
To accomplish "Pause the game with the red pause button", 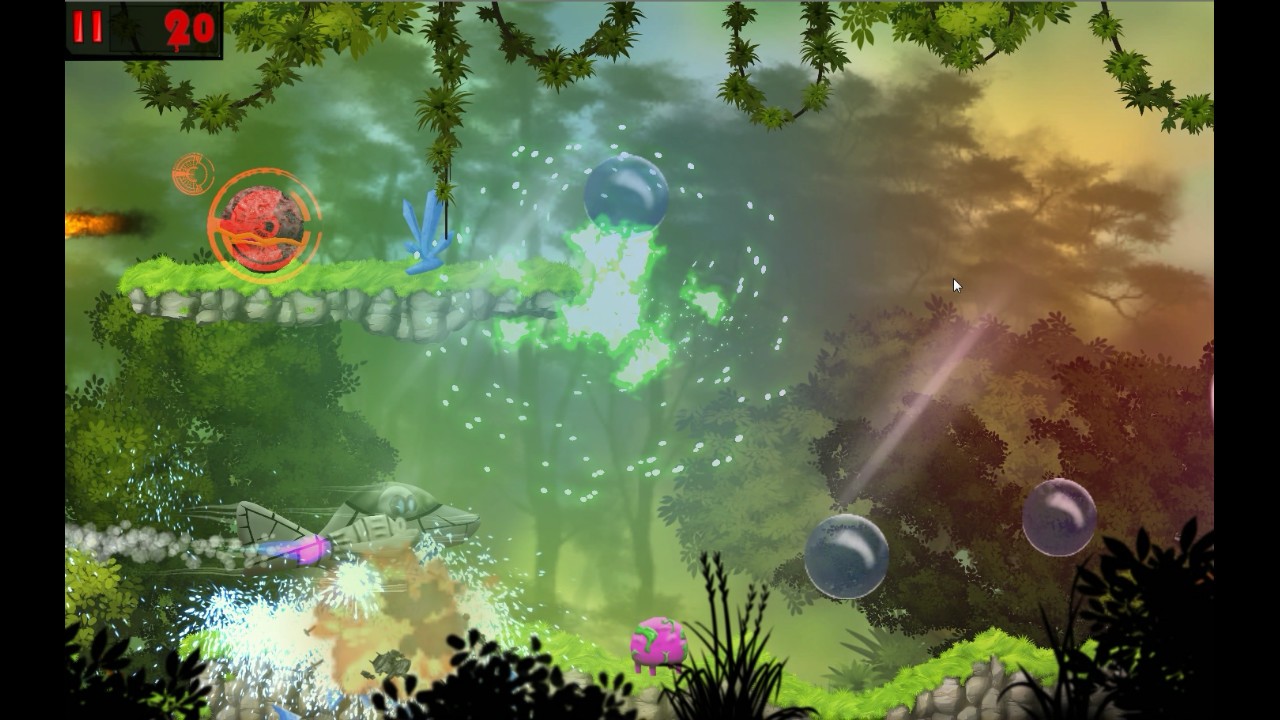I will (88, 28).
